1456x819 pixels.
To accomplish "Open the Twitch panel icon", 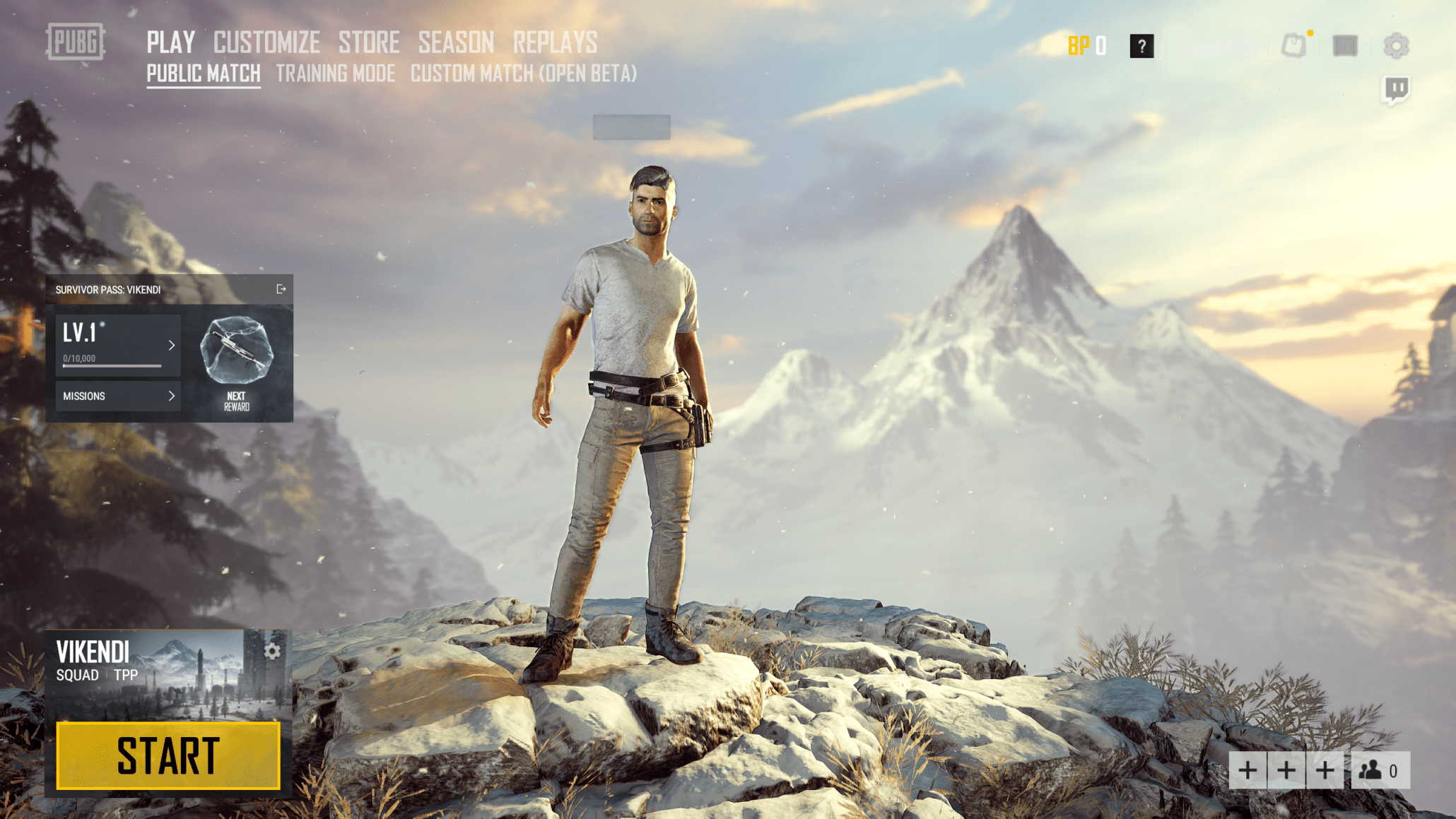I will click(x=1395, y=88).
